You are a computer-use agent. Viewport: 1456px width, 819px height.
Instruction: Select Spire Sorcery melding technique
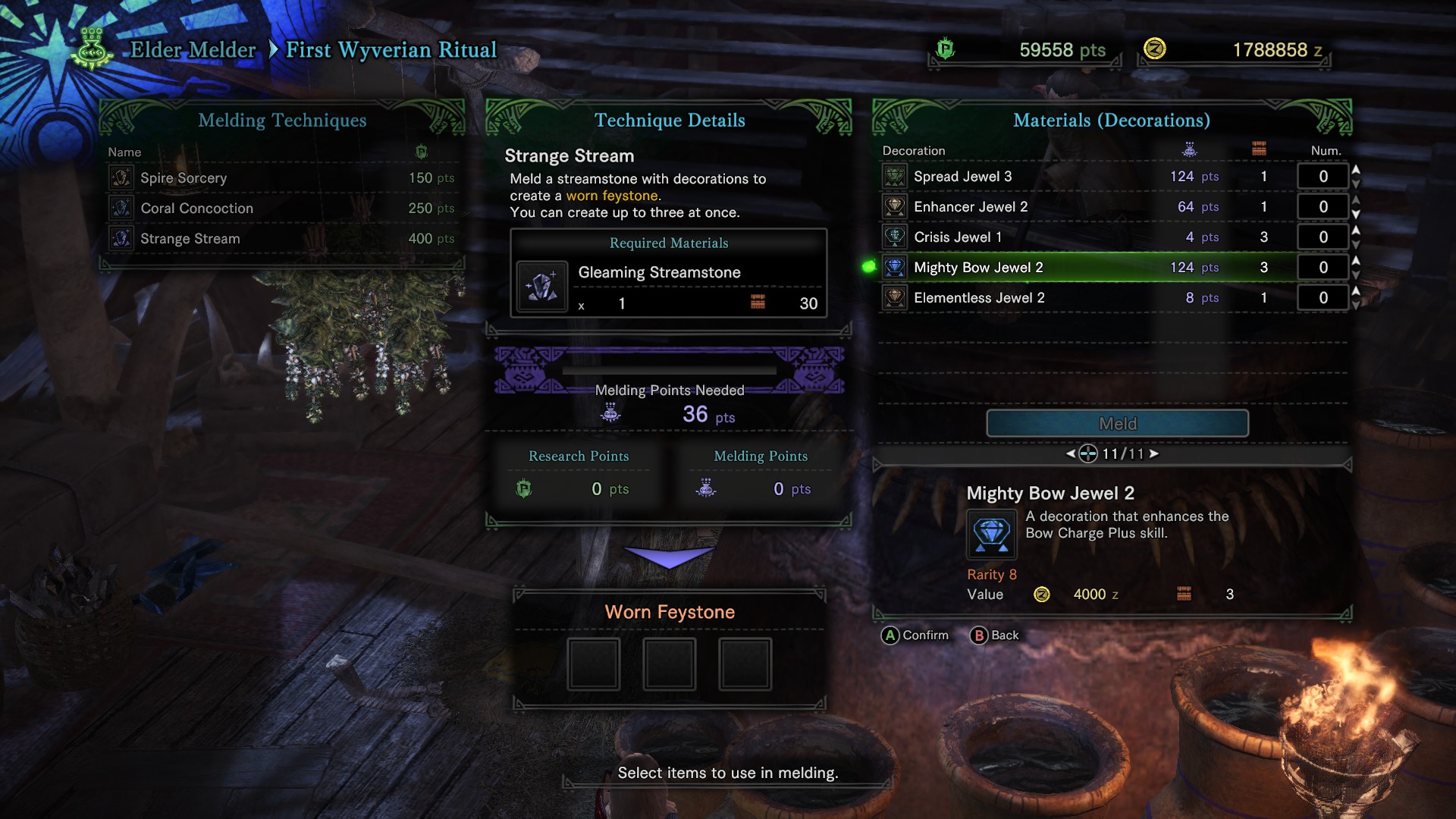(281, 178)
